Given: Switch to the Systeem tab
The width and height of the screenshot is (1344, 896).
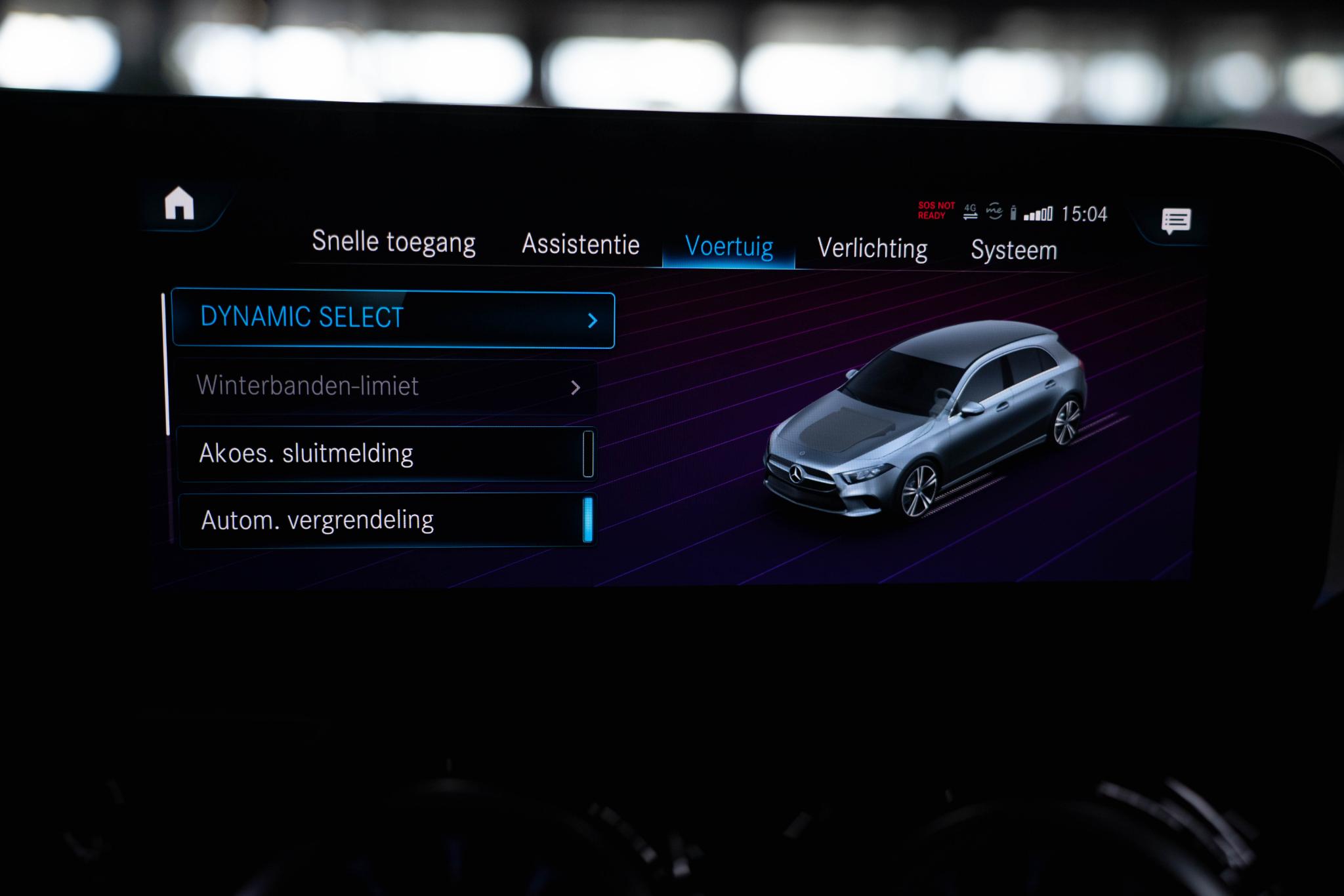Looking at the screenshot, I should click(1014, 251).
